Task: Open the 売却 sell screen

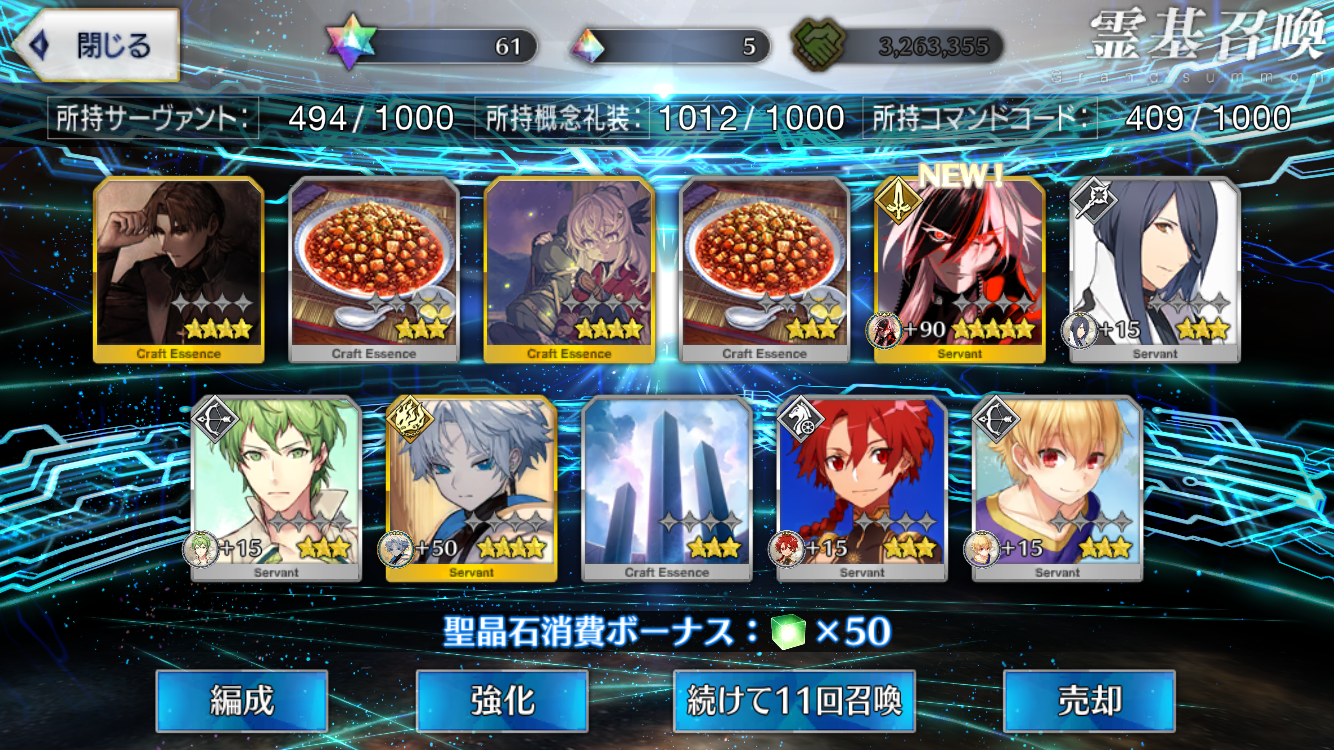Action: coord(1088,701)
